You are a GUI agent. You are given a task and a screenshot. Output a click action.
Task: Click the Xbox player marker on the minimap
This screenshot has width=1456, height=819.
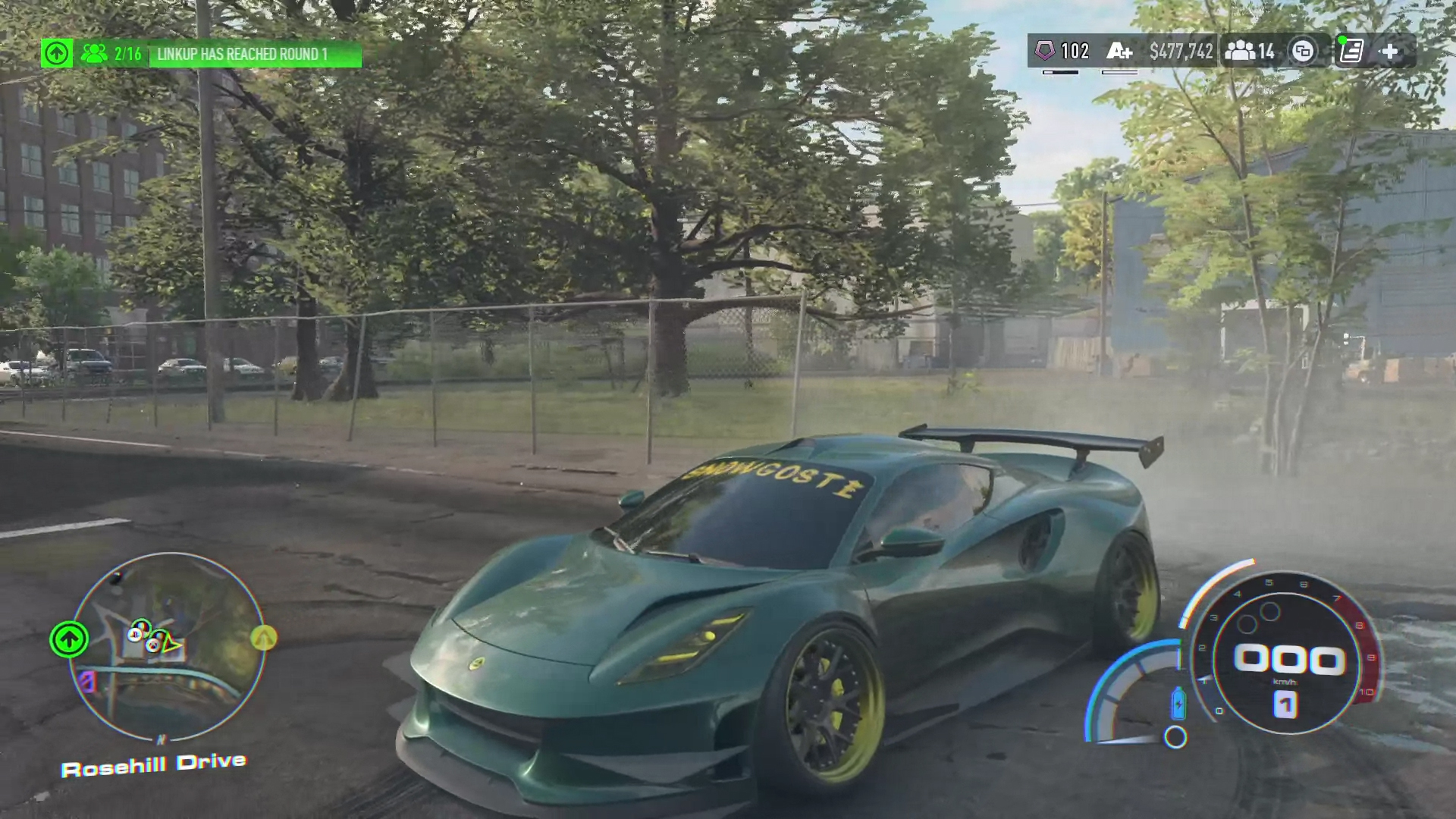[153, 644]
